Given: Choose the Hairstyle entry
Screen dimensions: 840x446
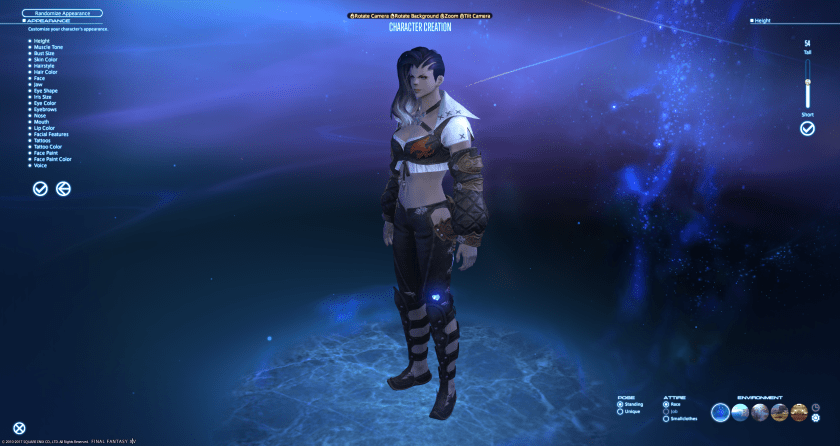Looking at the screenshot, I should (43, 65).
